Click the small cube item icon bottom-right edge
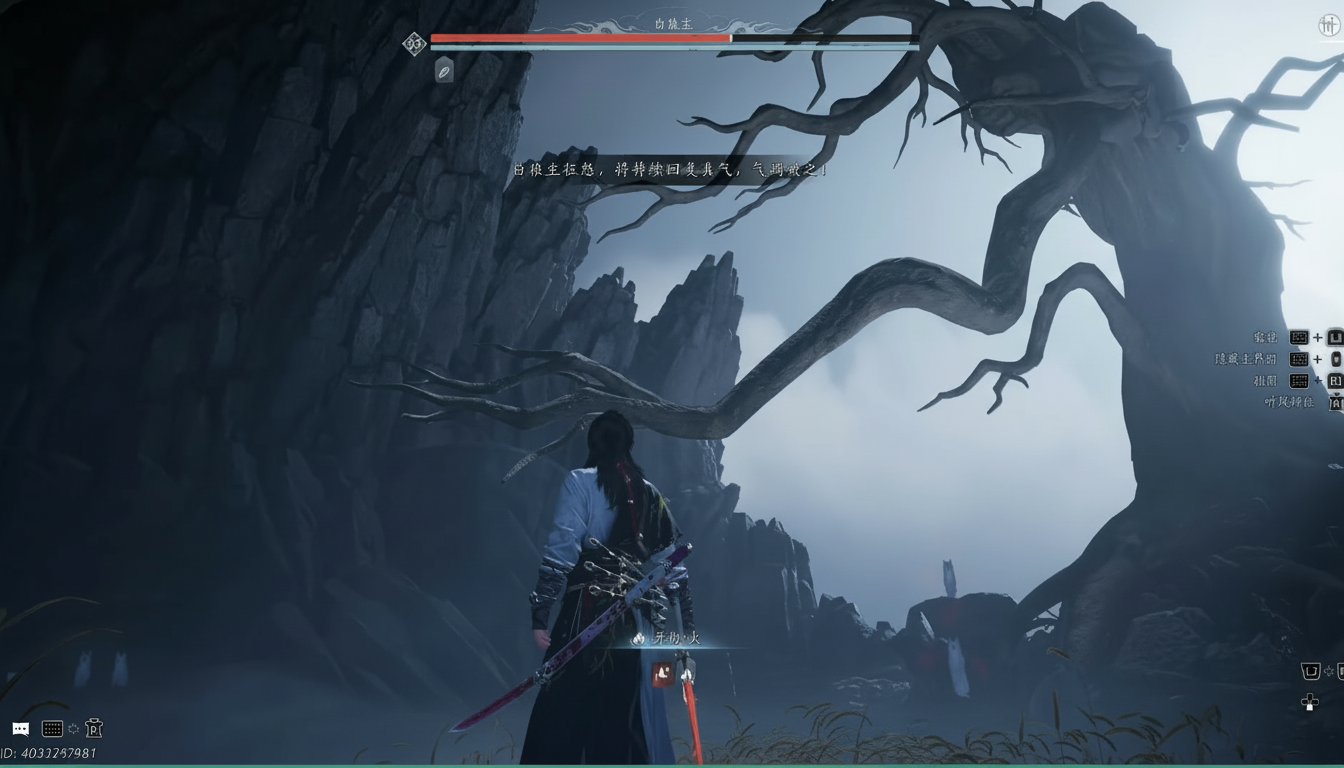This screenshot has height=768, width=1344. click(1340, 670)
